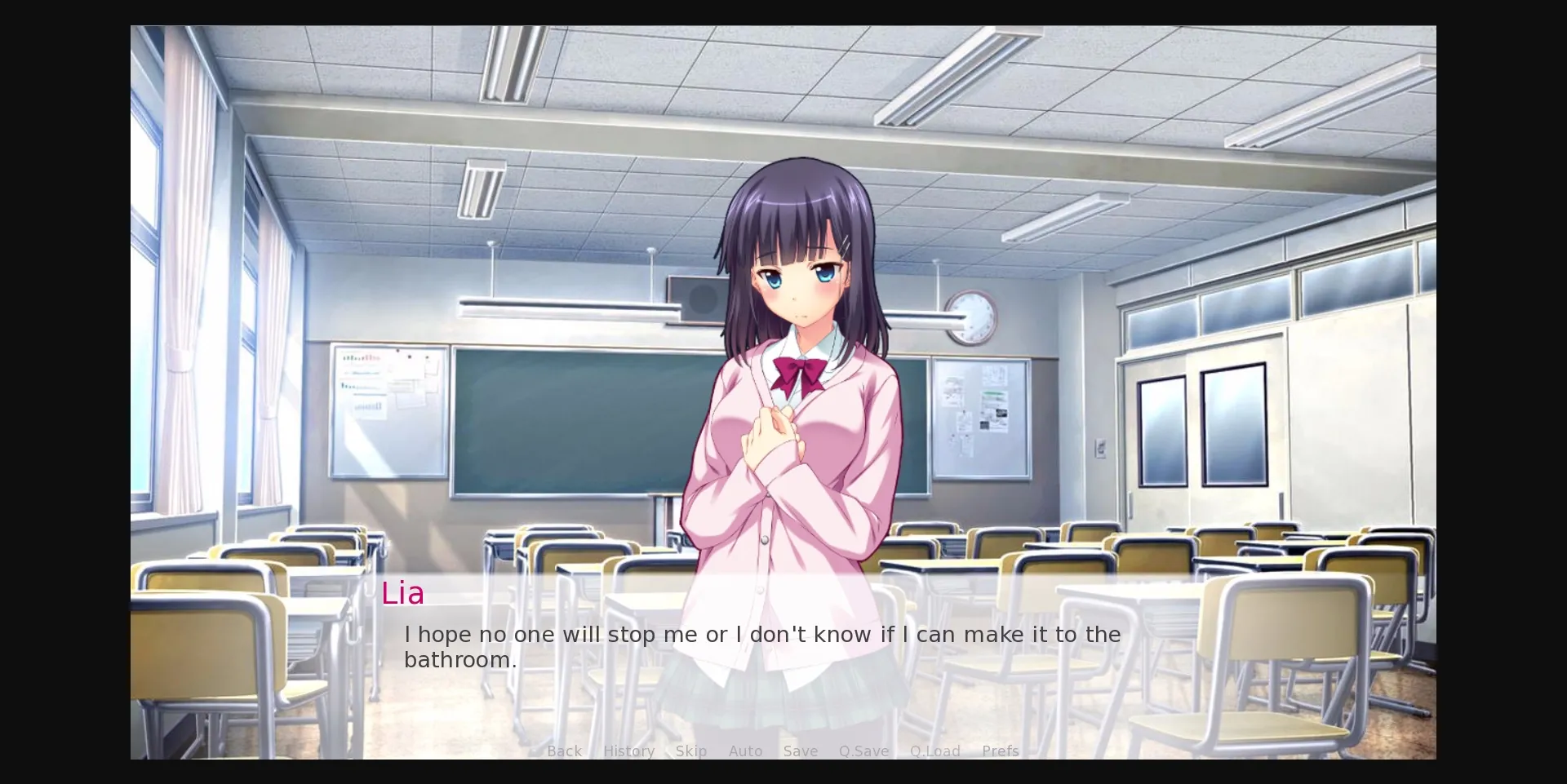
Task: Open the Prefs preferences screen
Action: click(999, 751)
